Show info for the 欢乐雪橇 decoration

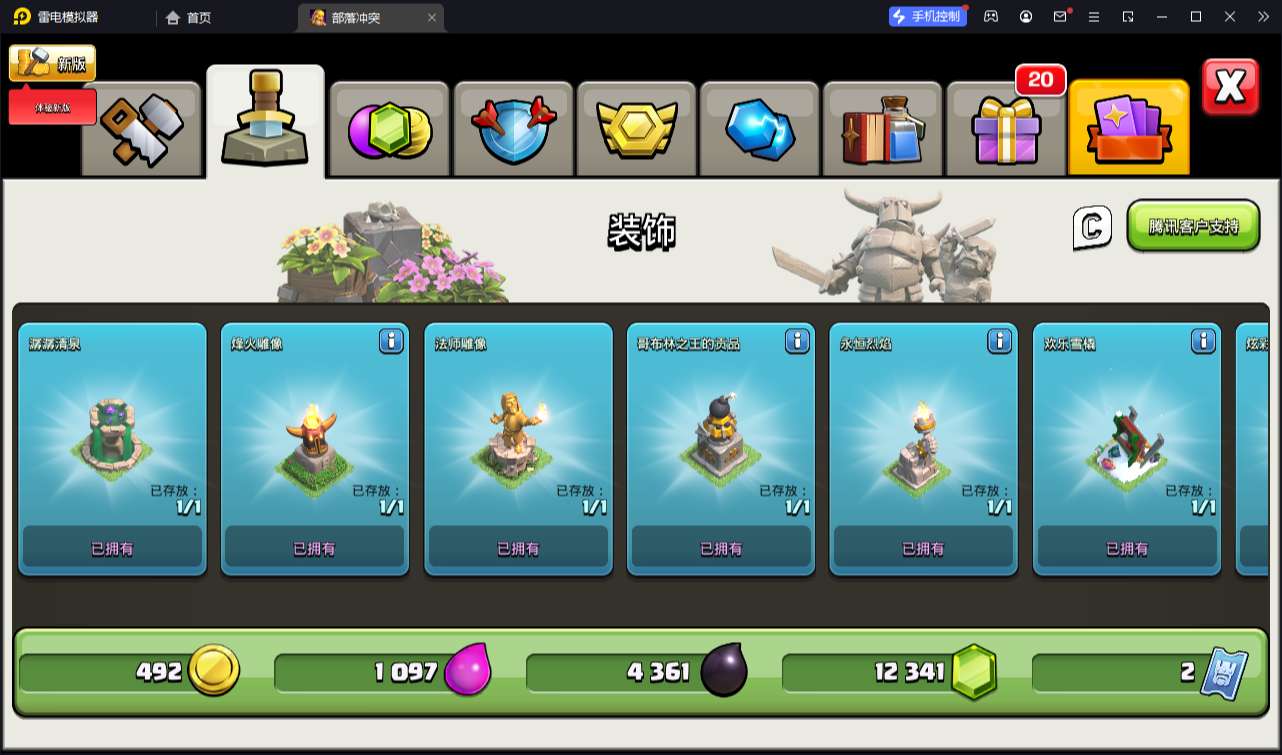[x=1203, y=342]
